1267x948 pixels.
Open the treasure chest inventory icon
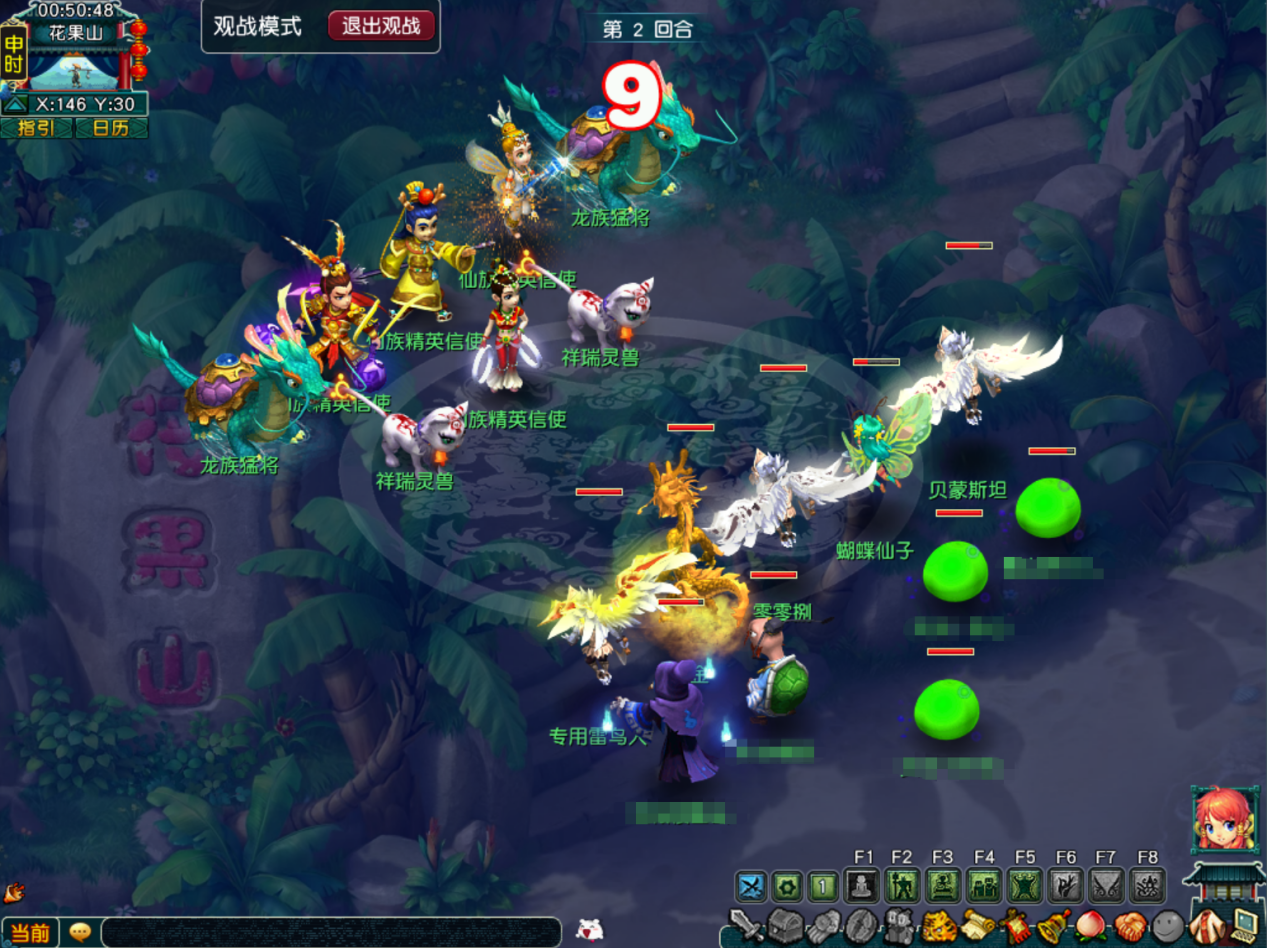pos(786,926)
